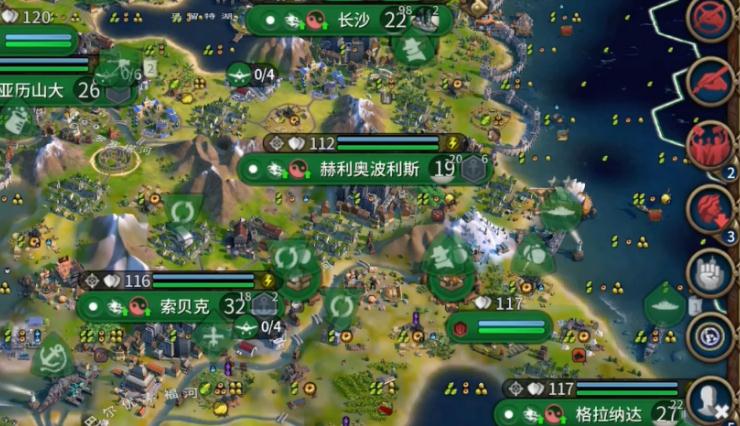Select the 亚历山大 city banner

pyautogui.click(x=40, y=91)
